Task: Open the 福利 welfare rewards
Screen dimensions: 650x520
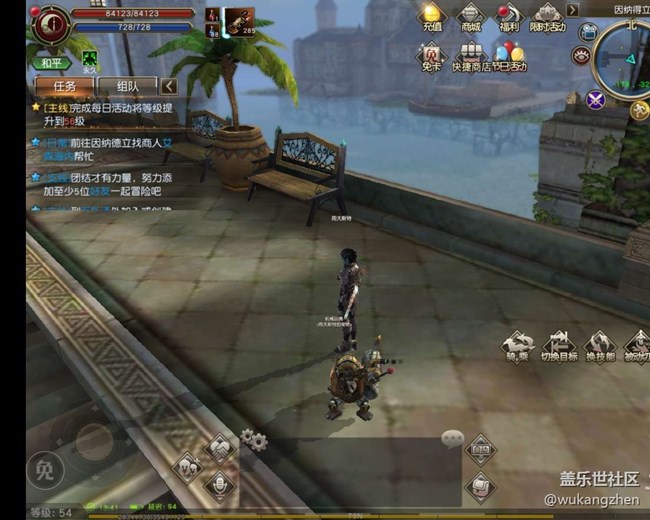Action: 509,17
